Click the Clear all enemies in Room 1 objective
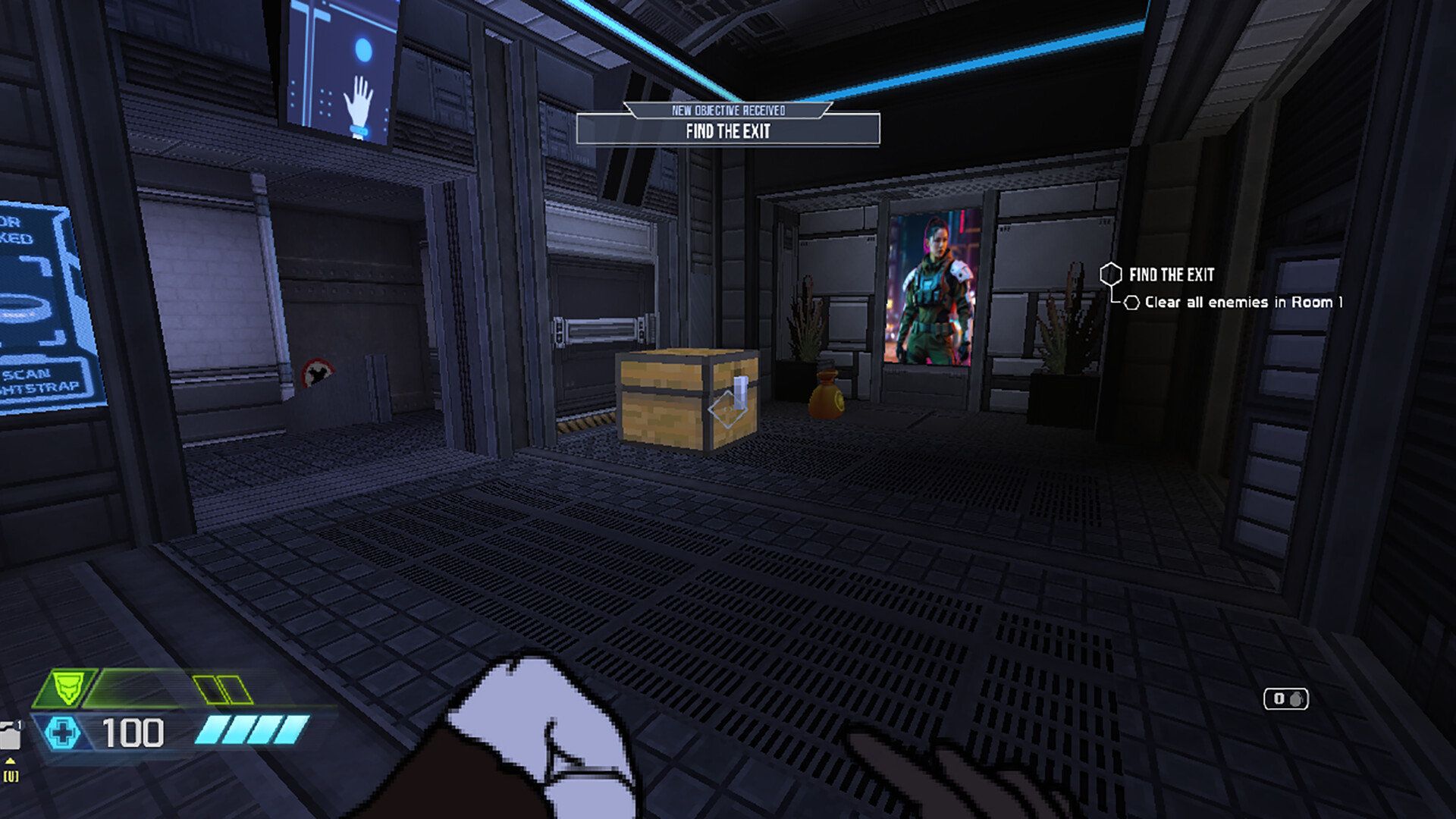 click(1244, 302)
